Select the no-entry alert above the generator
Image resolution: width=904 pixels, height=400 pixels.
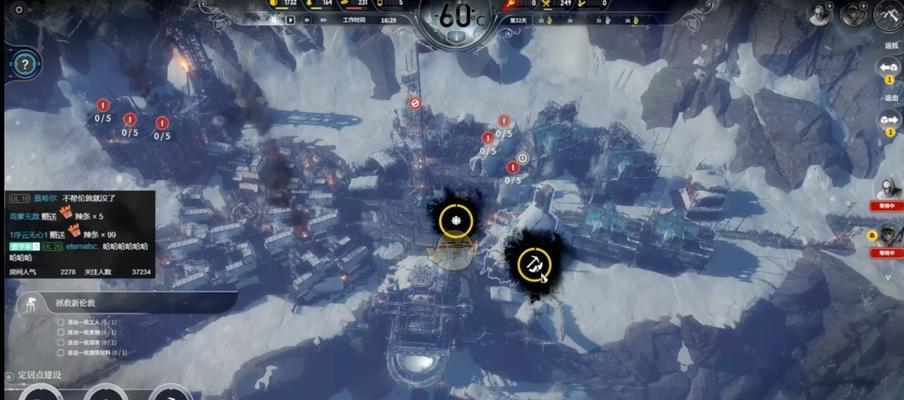415,102
